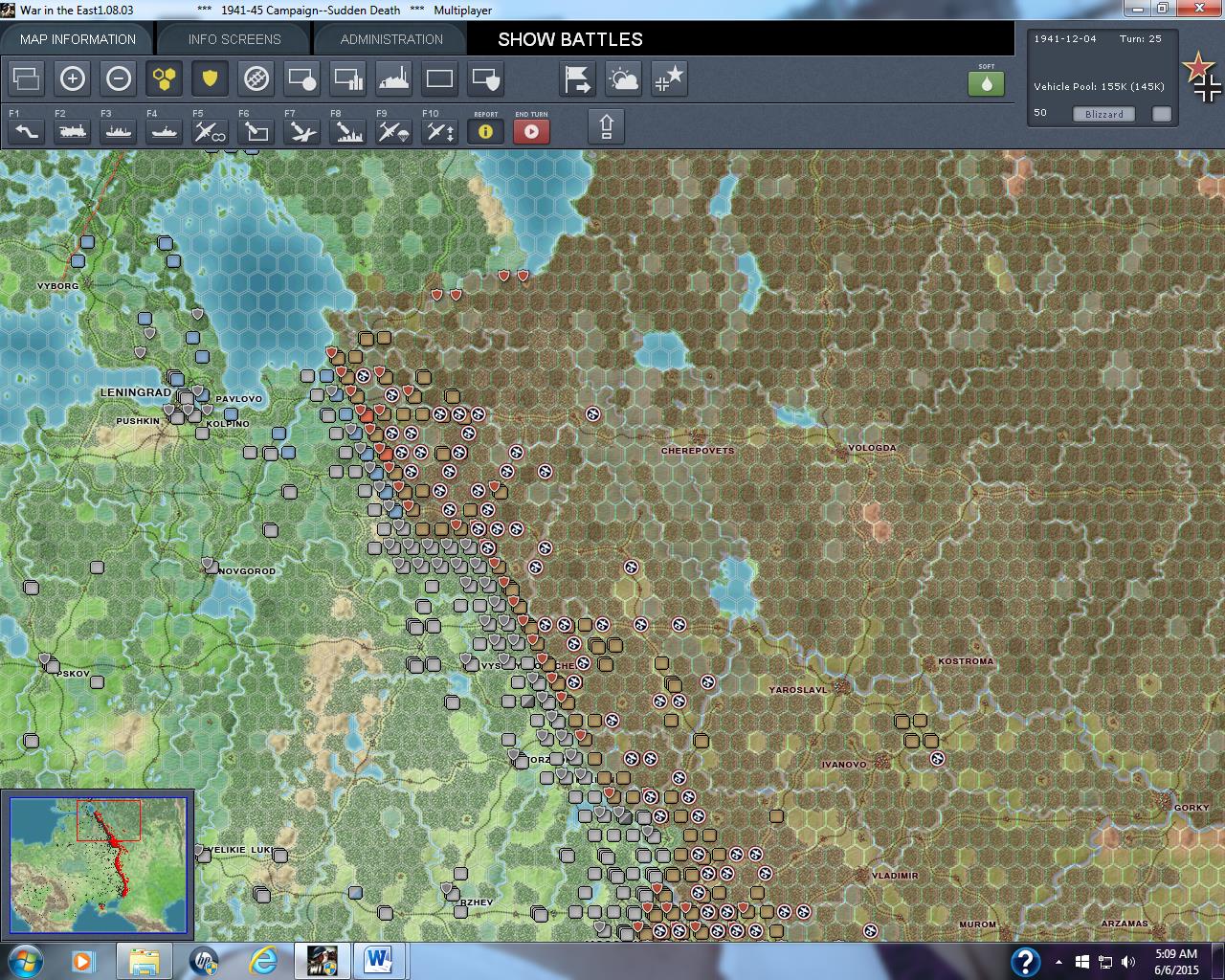Screen dimensions: 1225x980
Task: Select the F3 naval transport icon
Action: tap(118, 131)
